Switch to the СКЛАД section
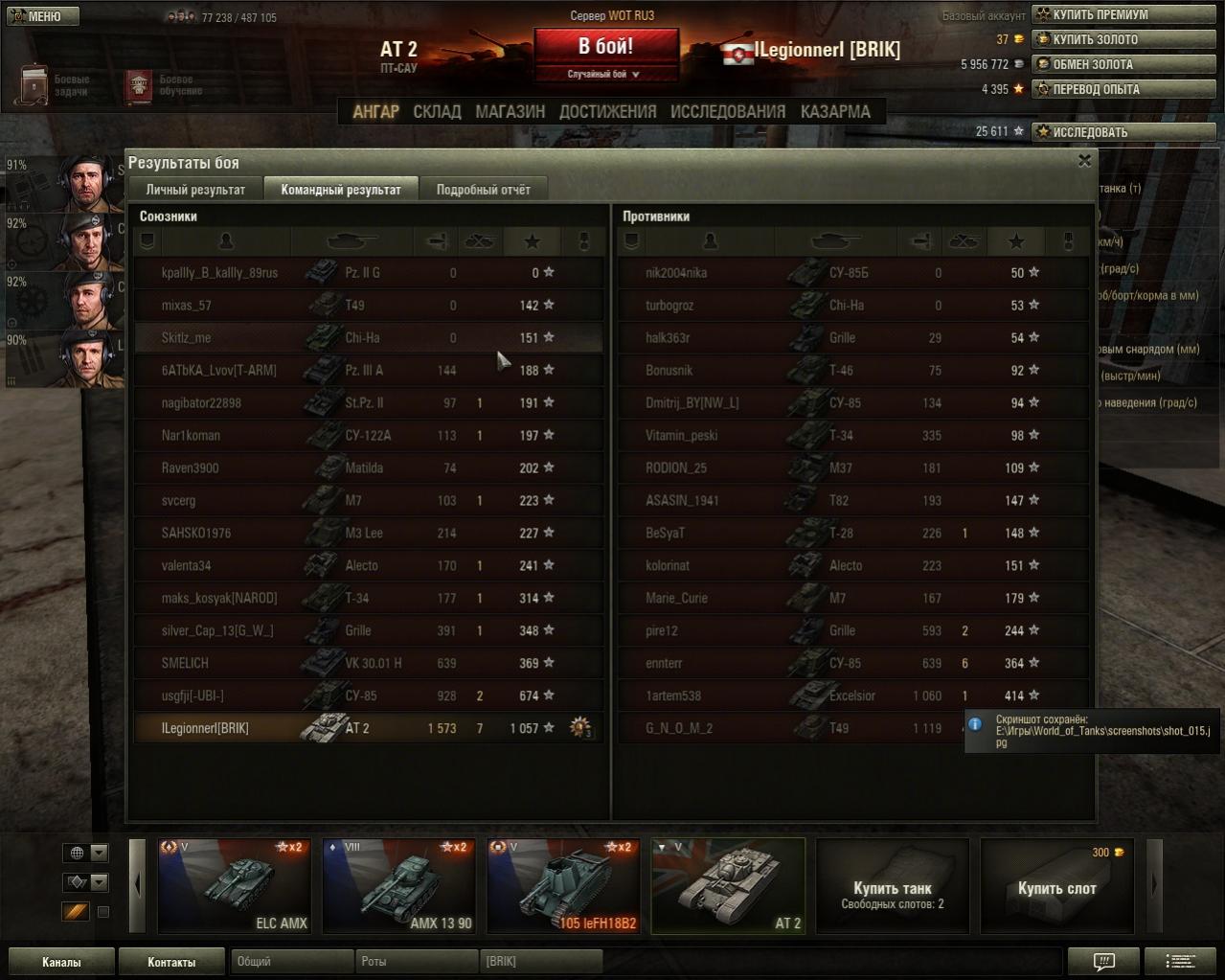 click(x=437, y=112)
